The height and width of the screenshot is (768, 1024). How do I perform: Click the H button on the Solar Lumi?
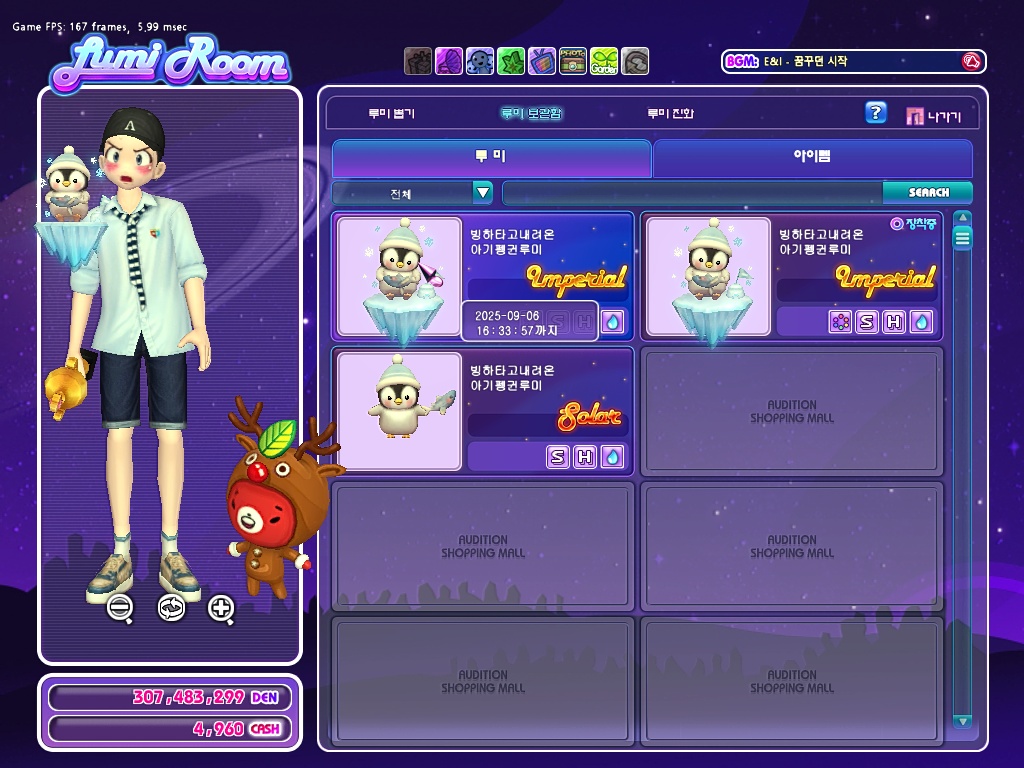(585, 457)
